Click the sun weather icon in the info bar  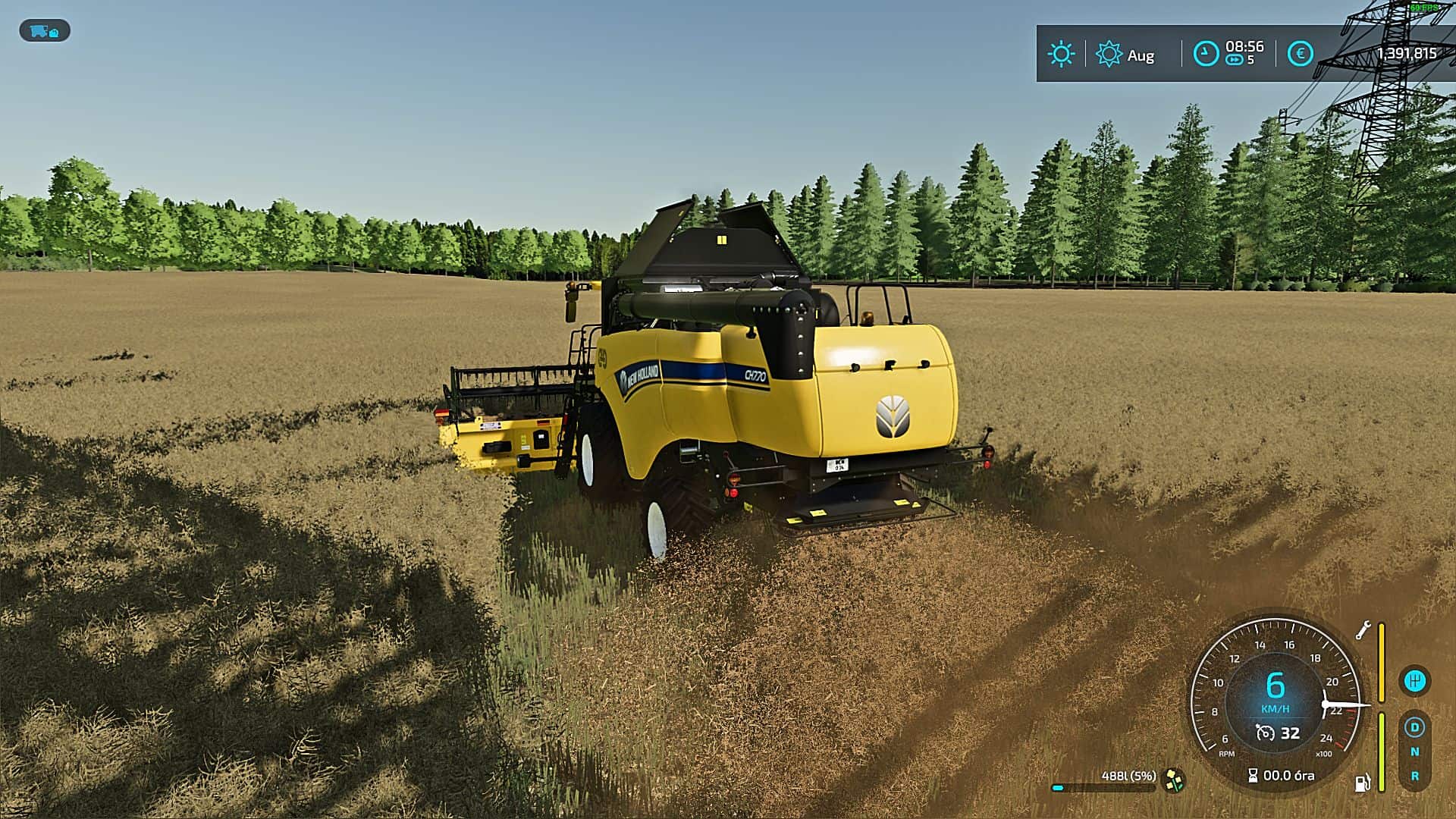click(x=1061, y=54)
